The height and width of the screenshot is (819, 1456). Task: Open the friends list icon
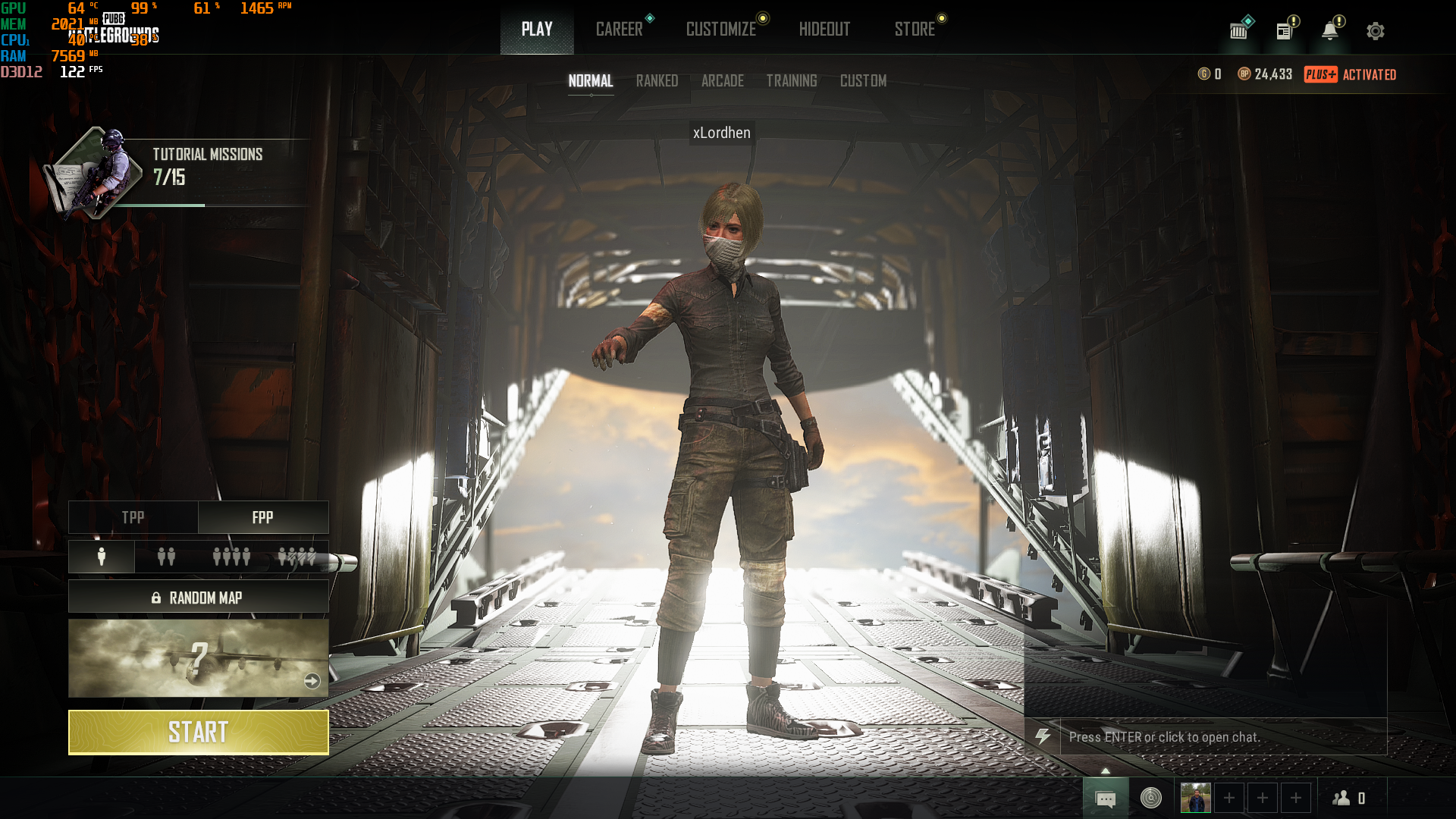[x=1348, y=798]
